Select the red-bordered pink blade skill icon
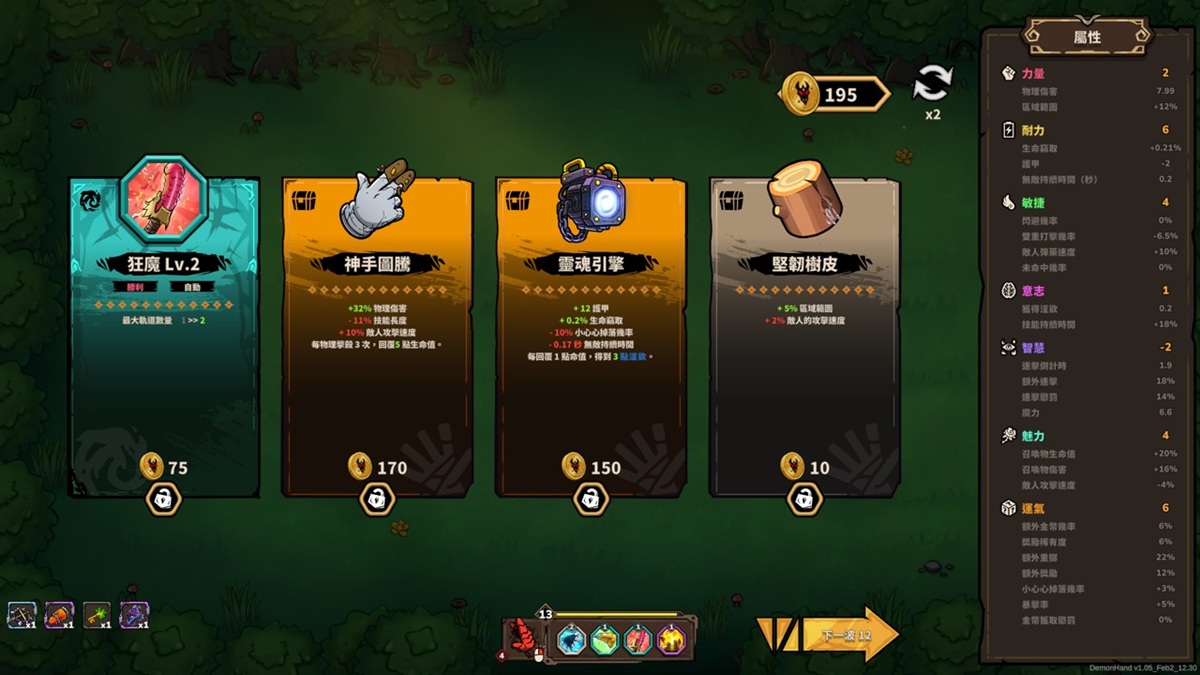This screenshot has width=1200, height=675. (638, 639)
